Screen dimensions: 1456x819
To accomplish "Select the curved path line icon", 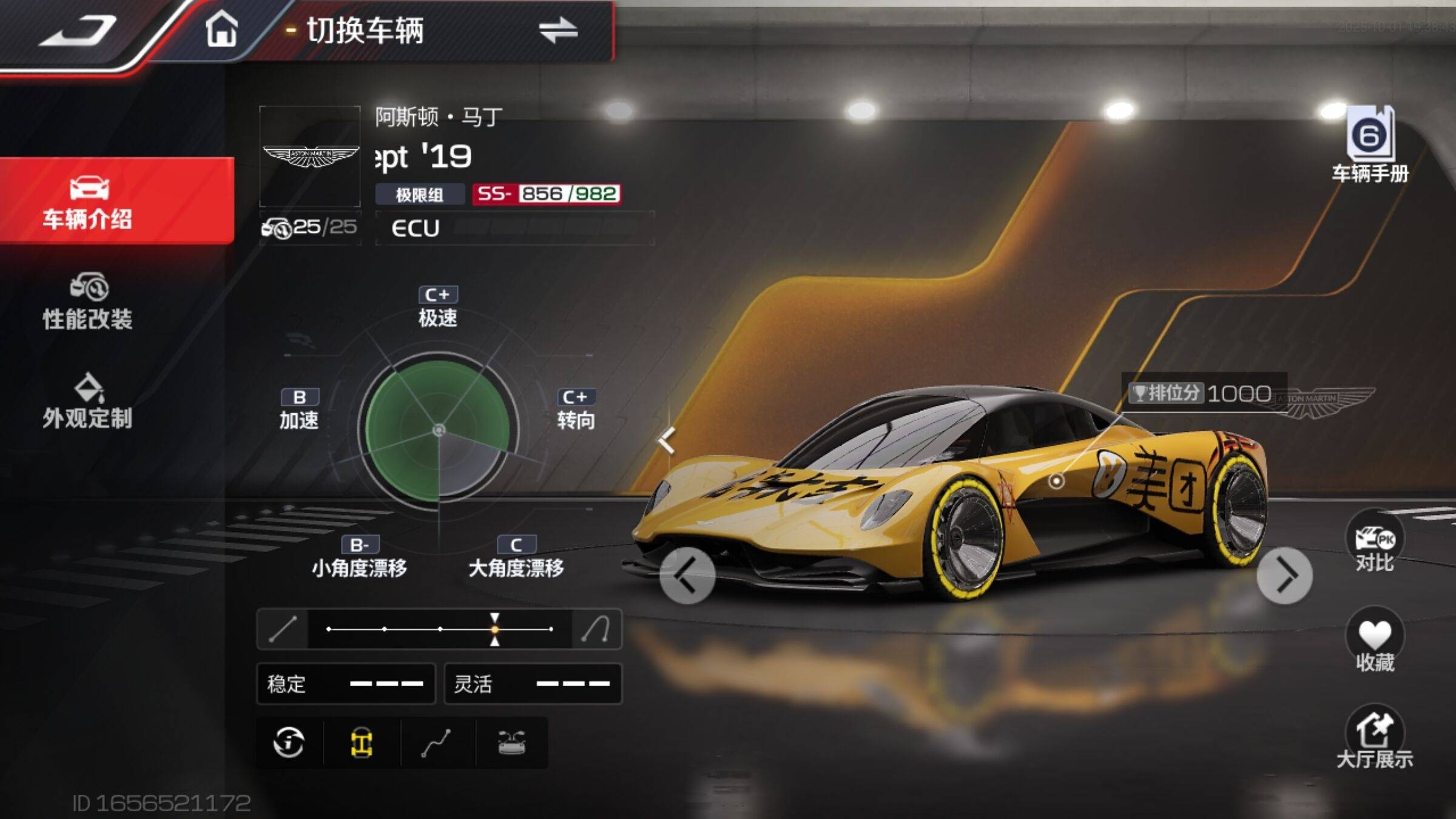I will [x=437, y=743].
